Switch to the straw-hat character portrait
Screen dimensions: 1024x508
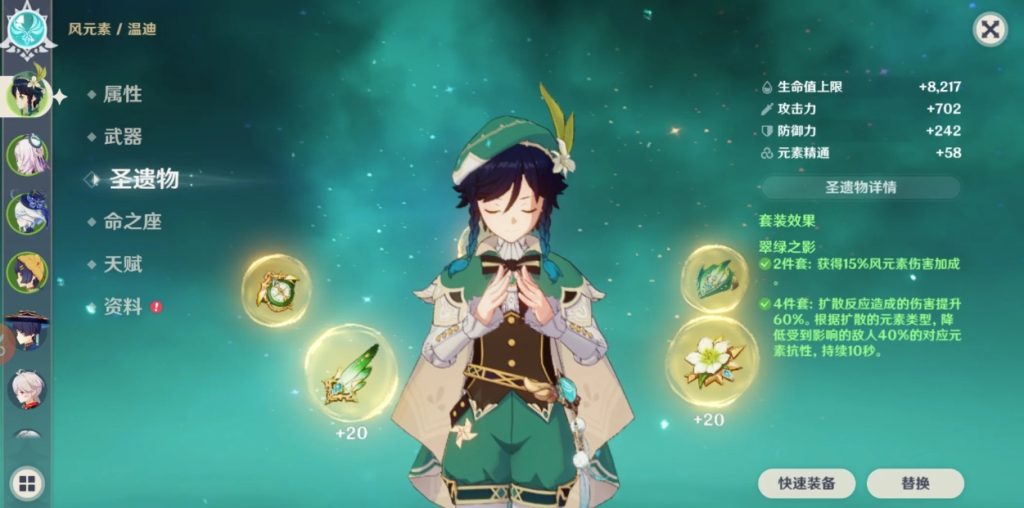coord(26,272)
